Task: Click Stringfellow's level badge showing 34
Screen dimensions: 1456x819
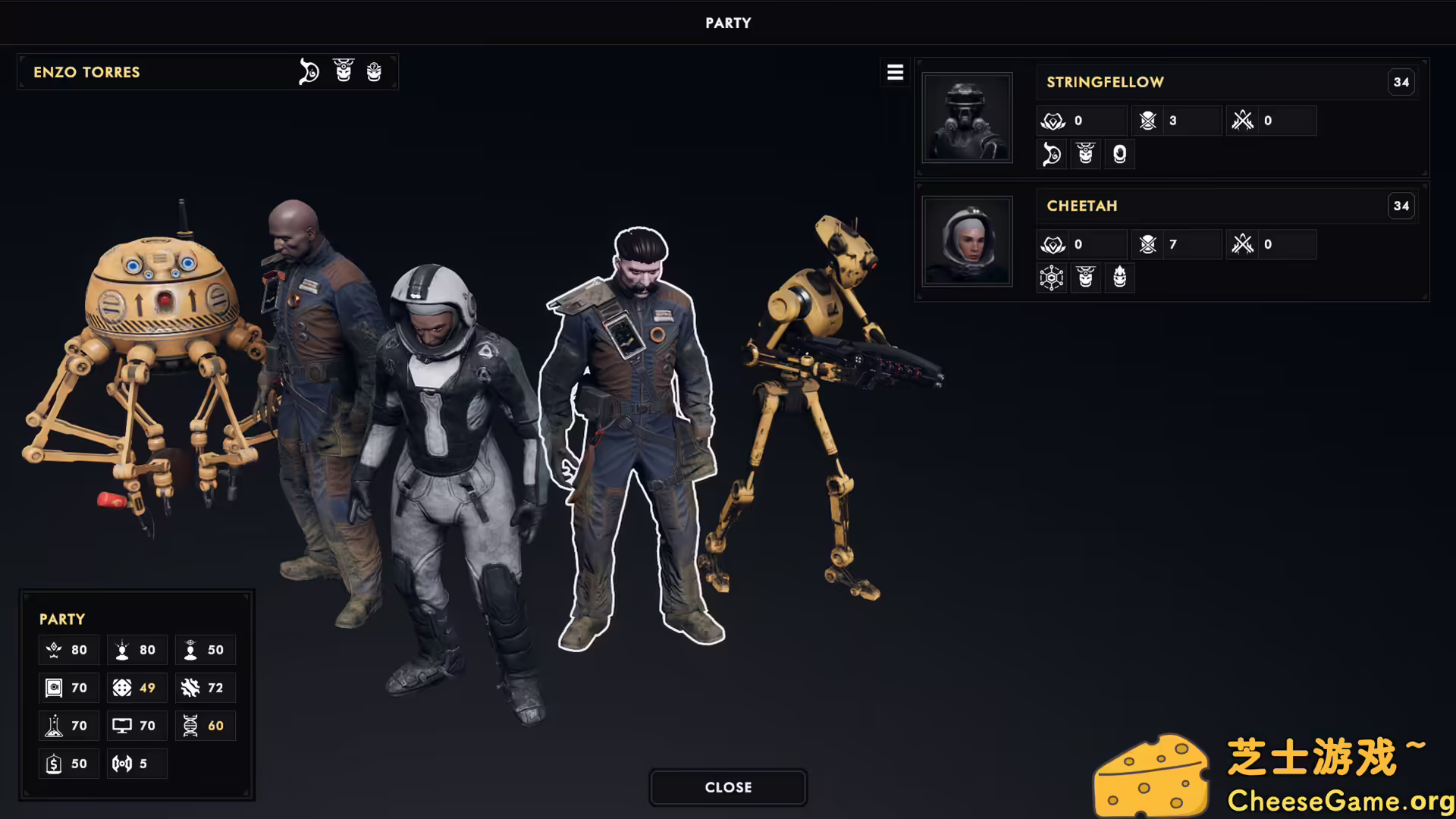Action: (1401, 82)
